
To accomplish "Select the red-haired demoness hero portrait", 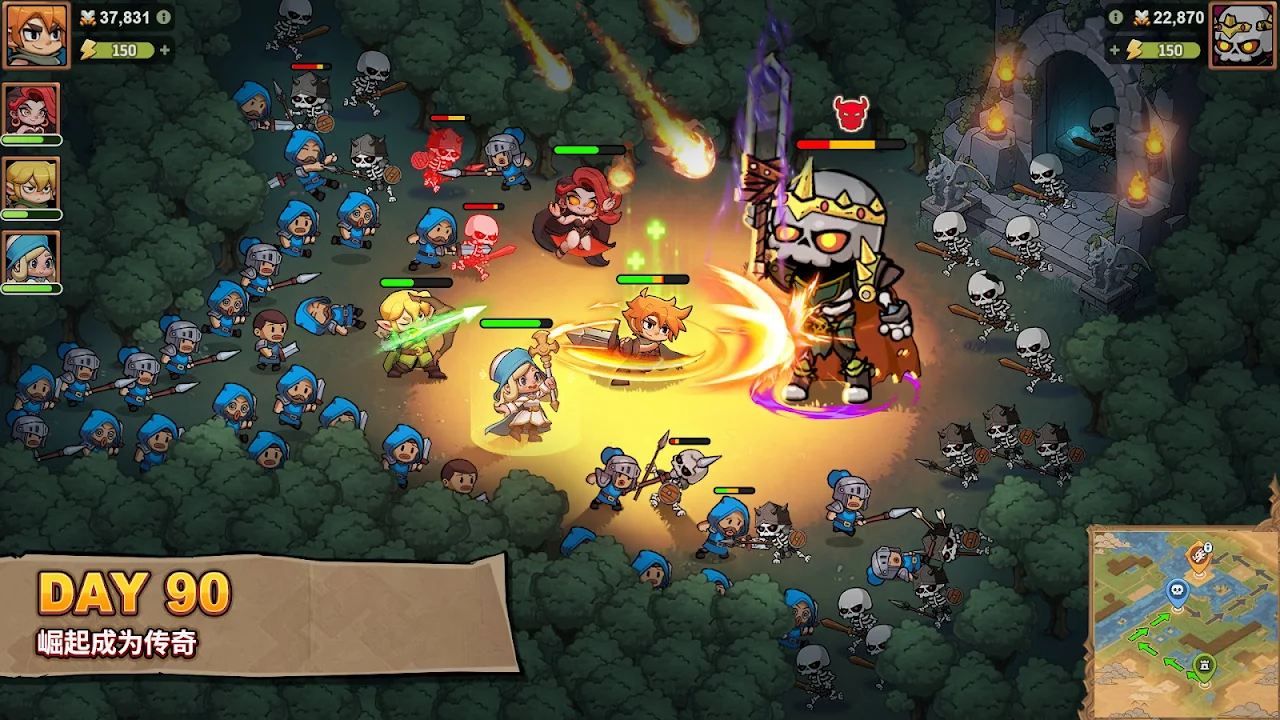I will 32,109.
